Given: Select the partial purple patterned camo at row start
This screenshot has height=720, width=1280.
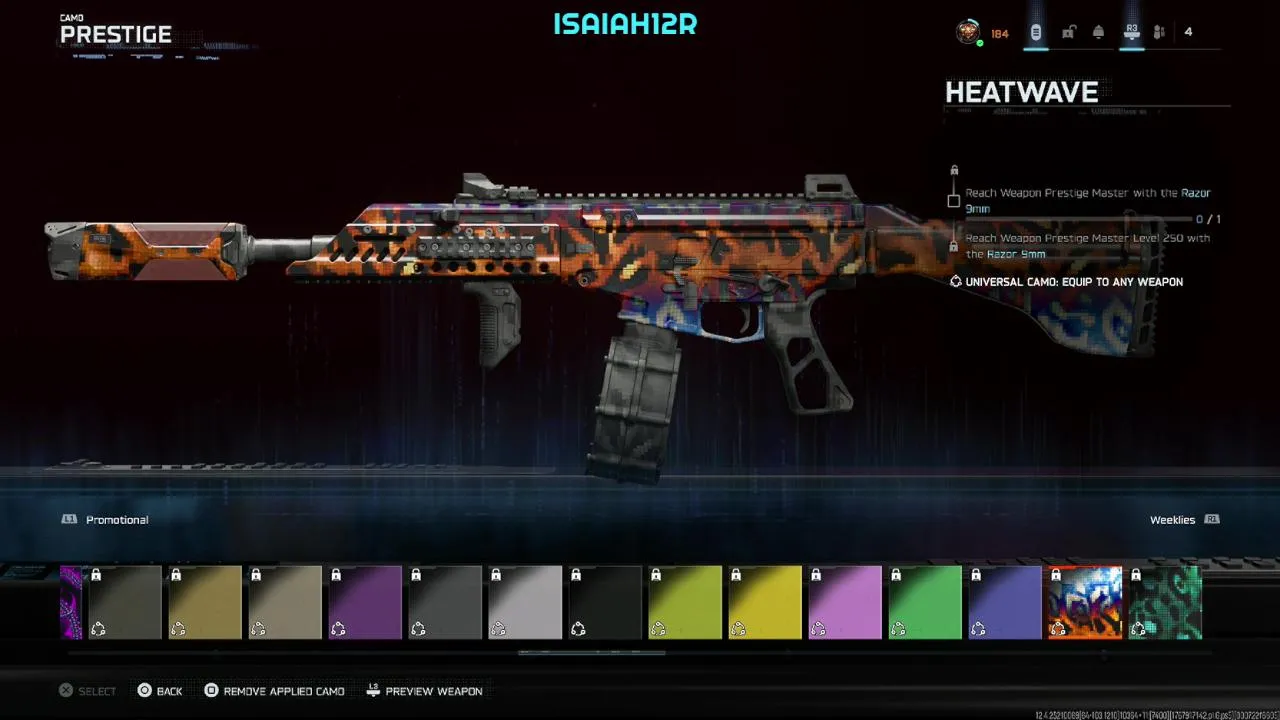Looking at the screenshot, I should tap(71, 602).
